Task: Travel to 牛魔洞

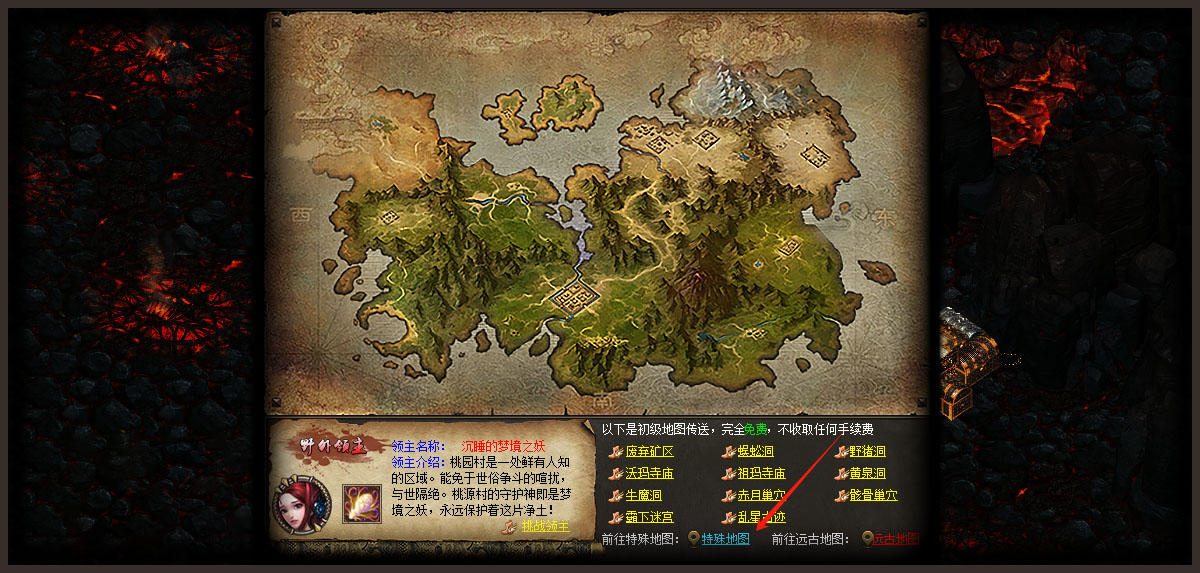Action: 643,496
